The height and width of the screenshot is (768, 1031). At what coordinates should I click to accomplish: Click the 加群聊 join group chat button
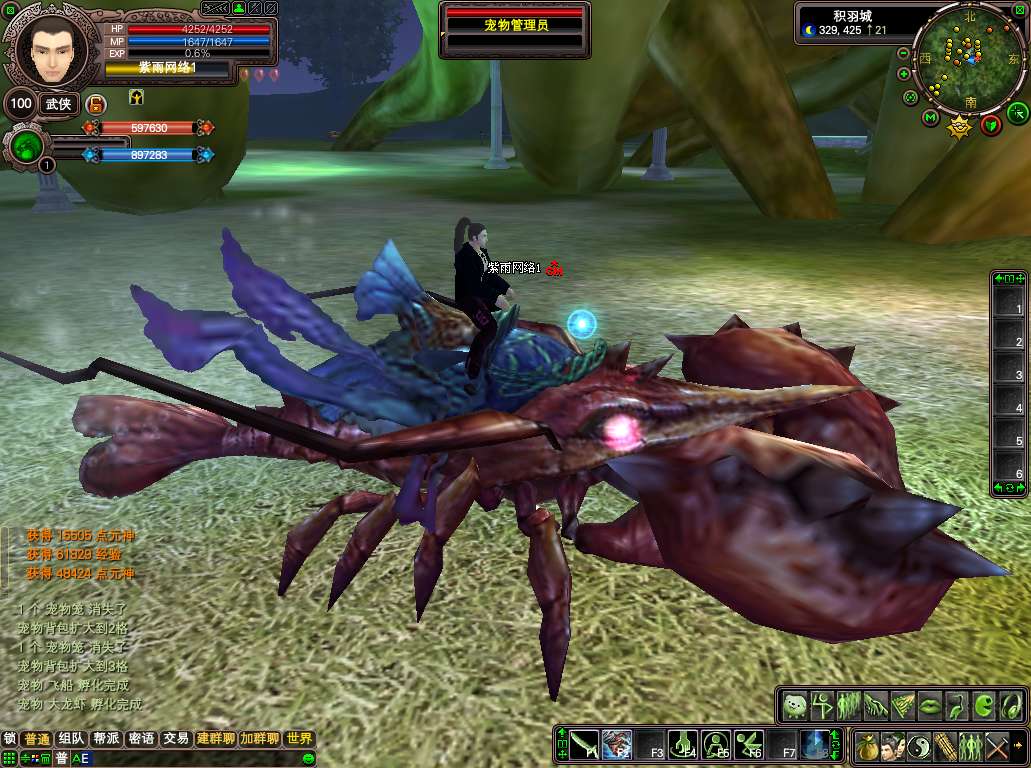coord(259,739)
